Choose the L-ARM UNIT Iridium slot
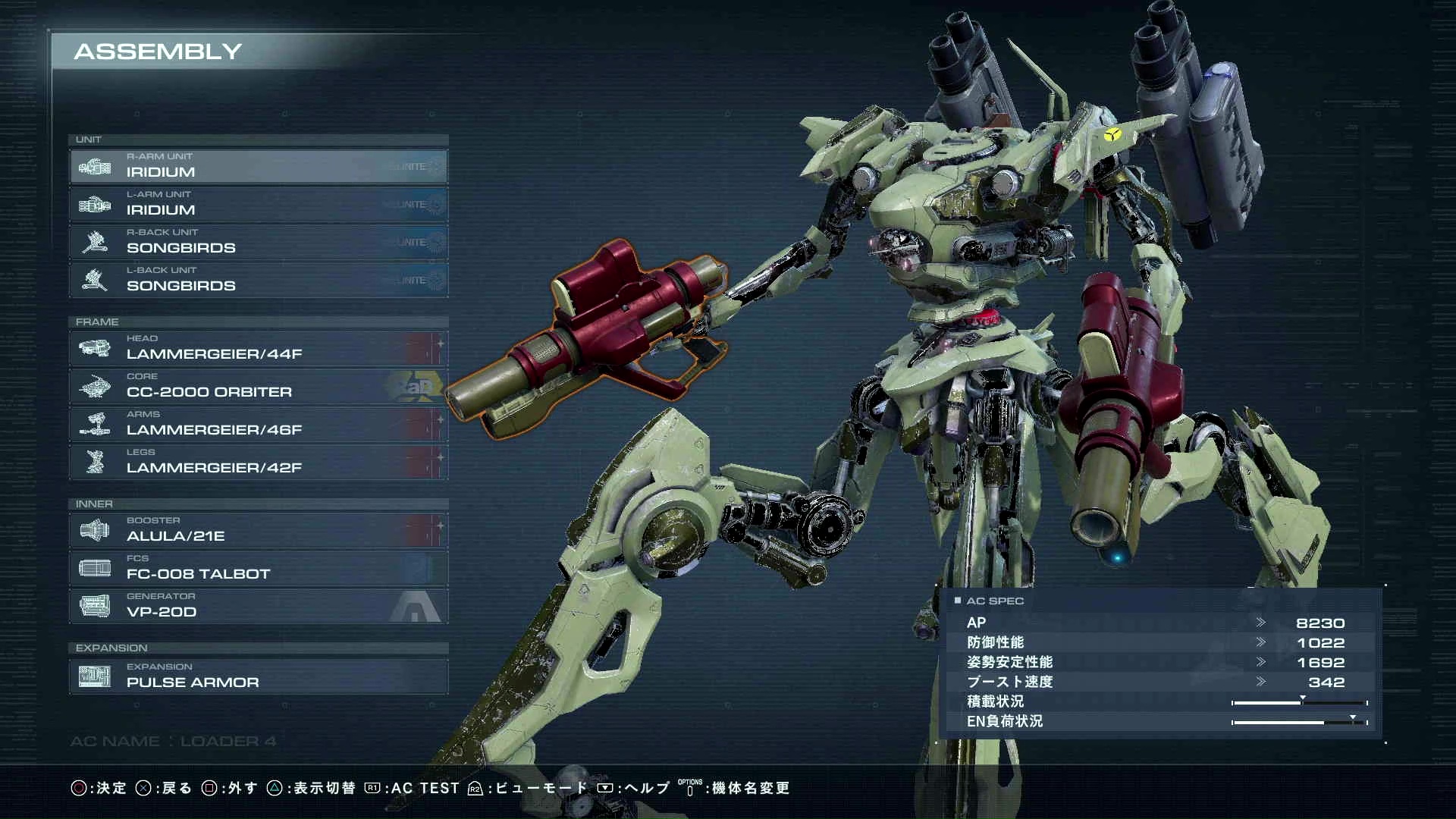The width and height of the screenshot is (1456, 819). pos(258,204)
